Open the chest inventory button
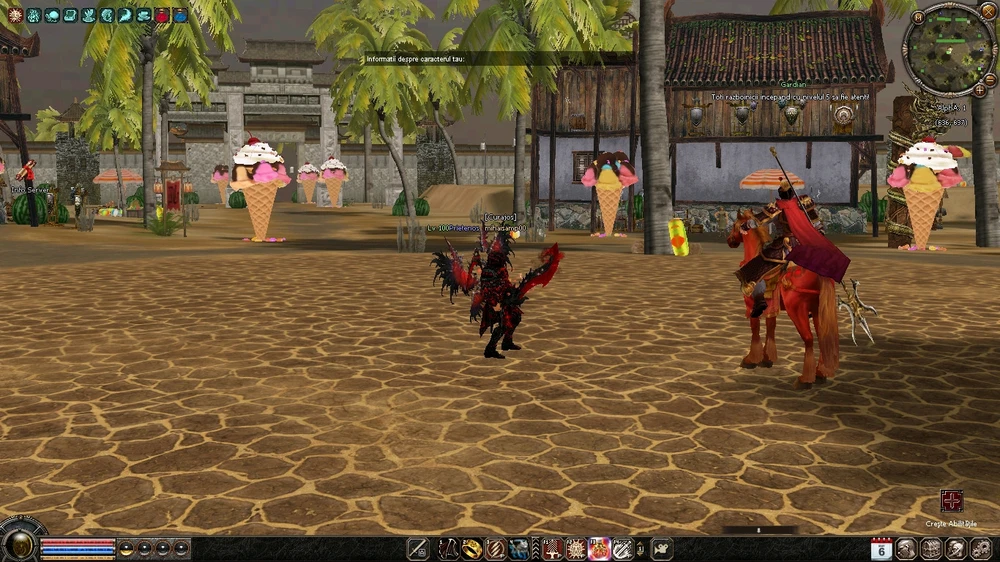 [931, 548]
